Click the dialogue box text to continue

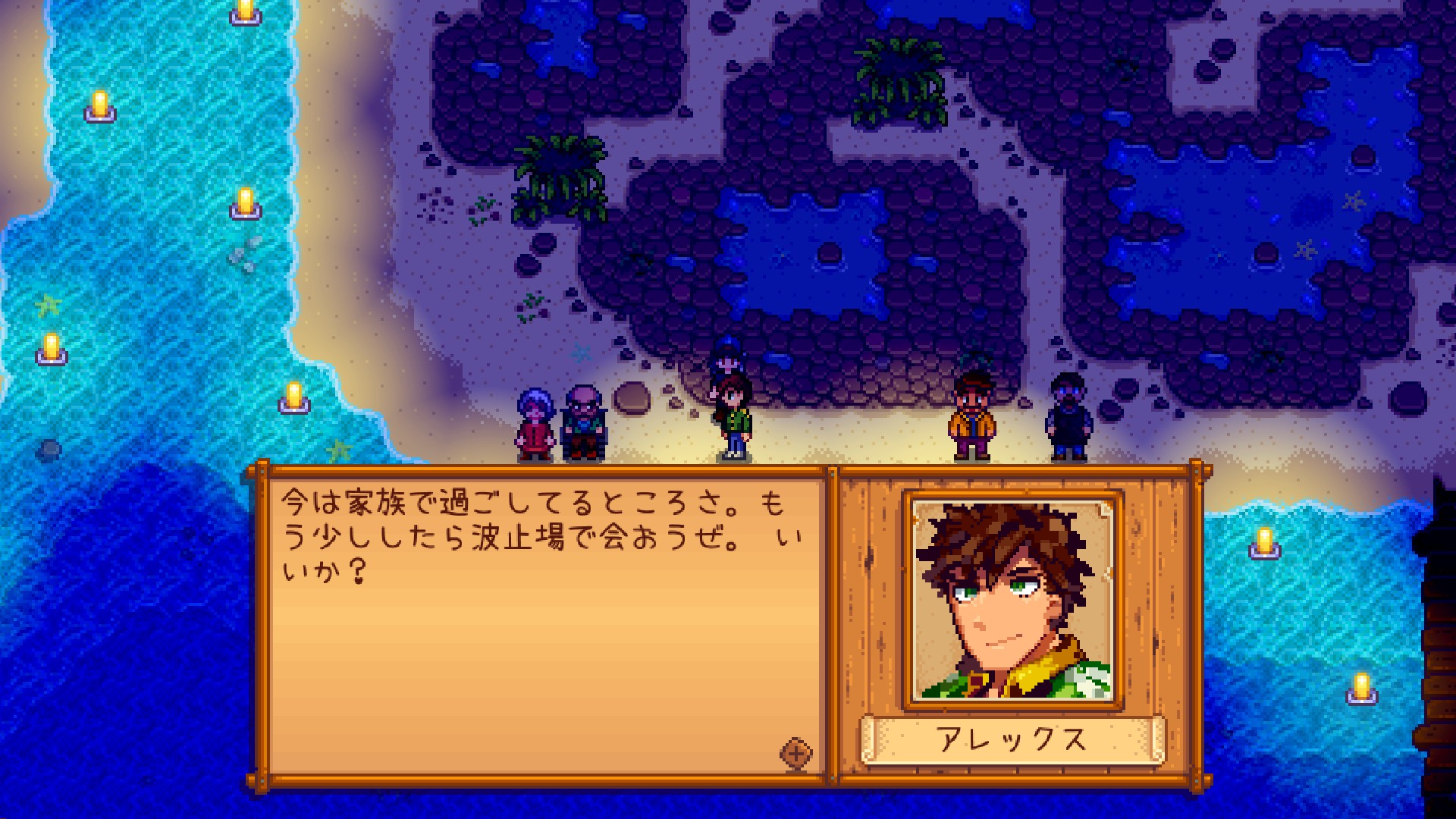(541, 535)
